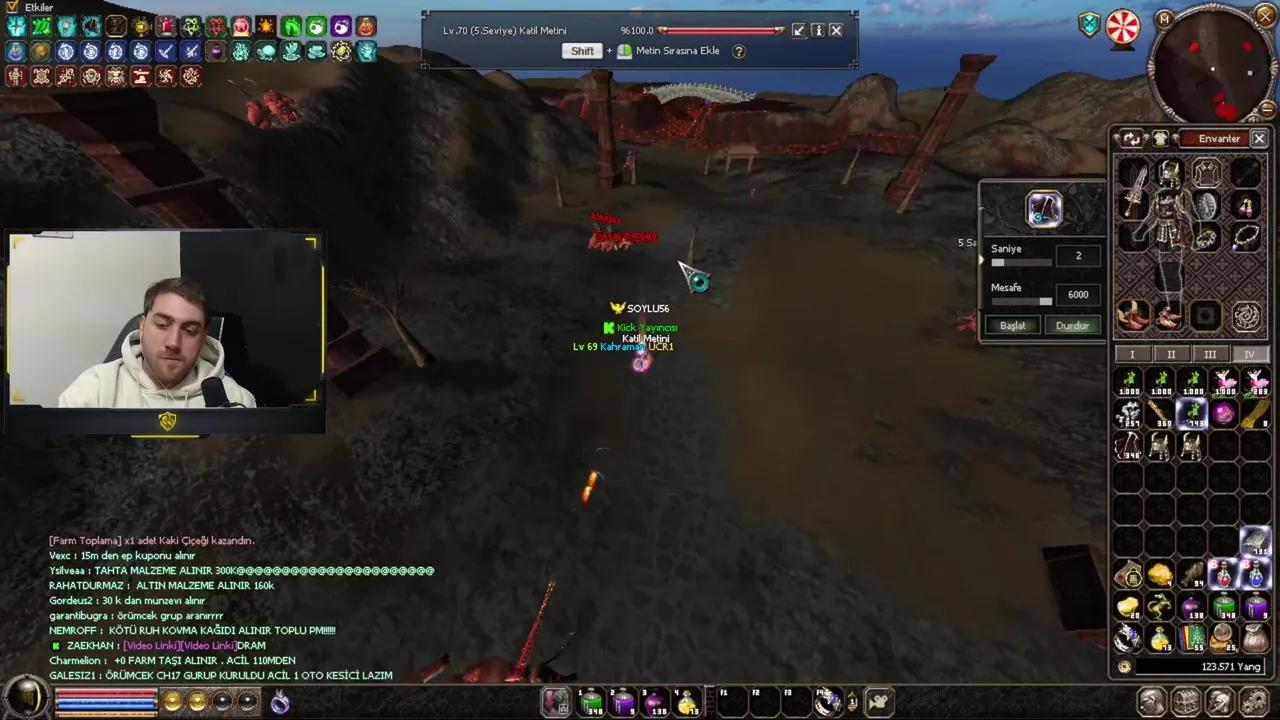Screen dimensions: 1280x720
Task: Open the costume window via the shirt icon
Action: (x=1160, y=139)
